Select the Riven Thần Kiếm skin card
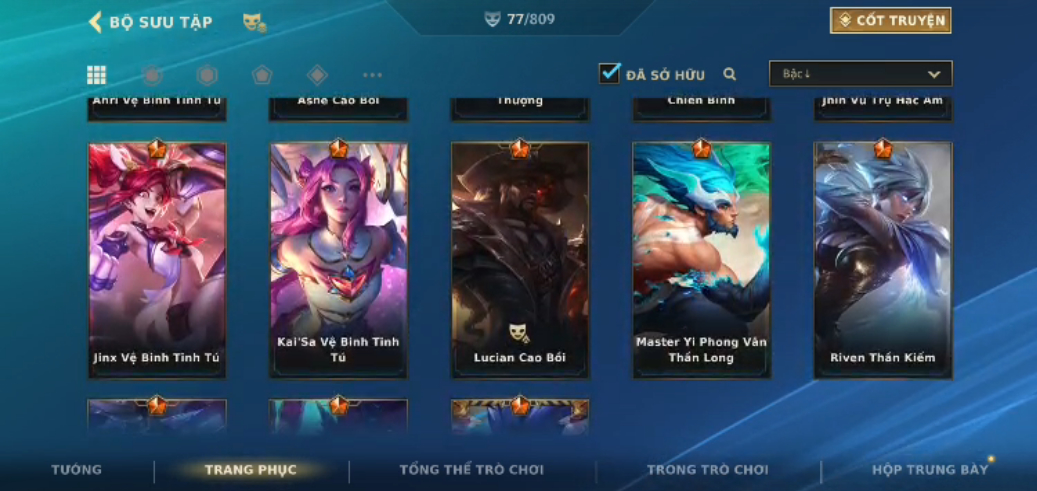The height and width of the screenshot is (491, 1037). [882, 260]
